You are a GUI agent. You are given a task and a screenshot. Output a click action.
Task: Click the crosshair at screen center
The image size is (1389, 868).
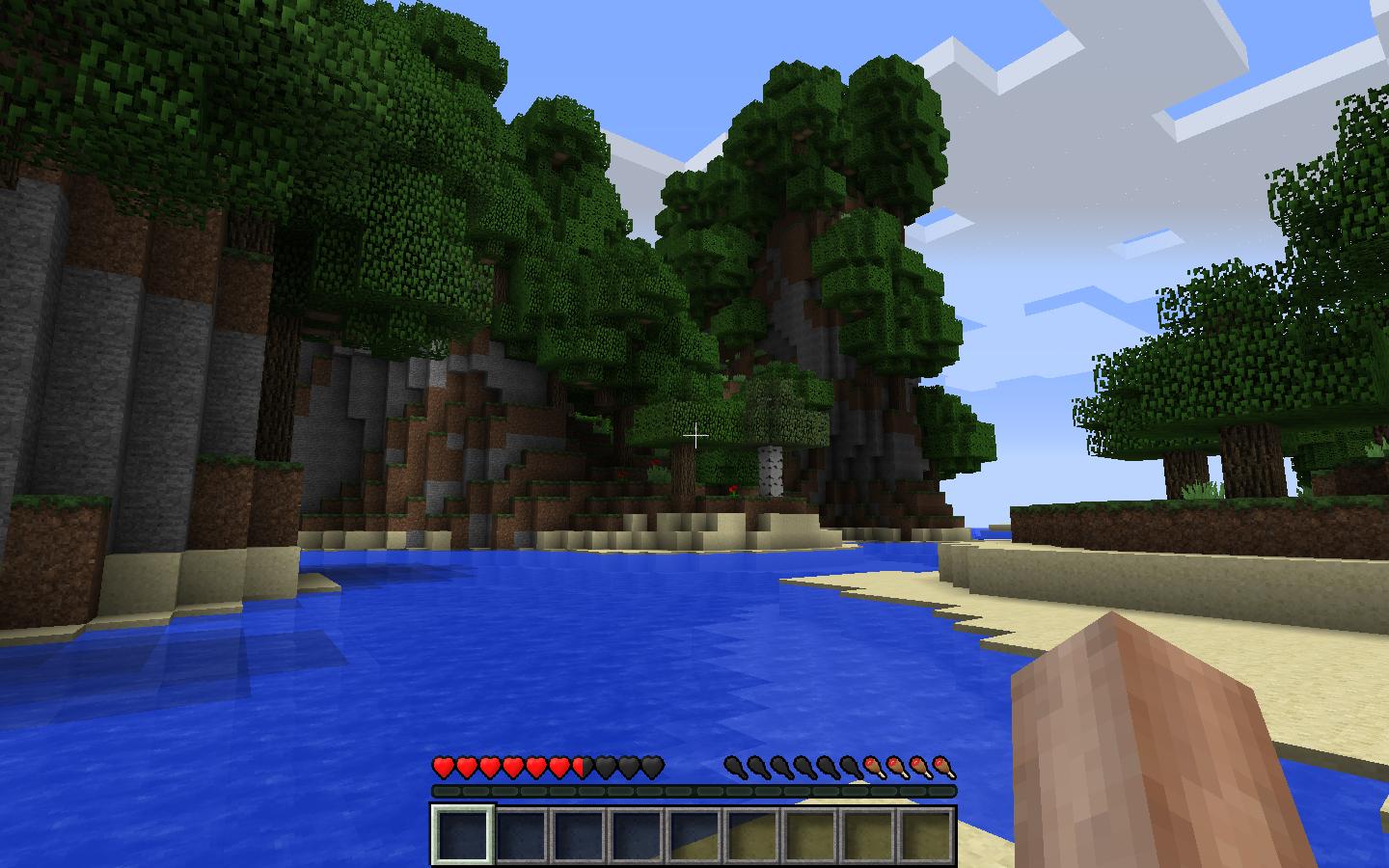click(696, 437)
